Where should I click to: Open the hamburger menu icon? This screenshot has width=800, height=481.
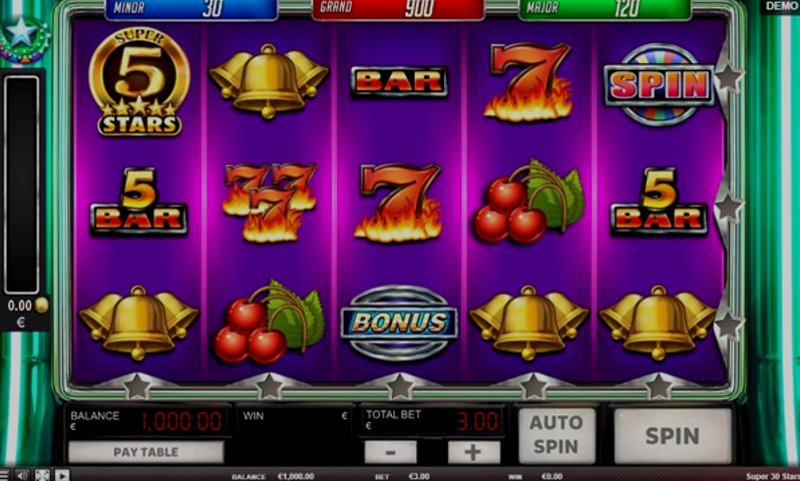click(x=5, y=475)
